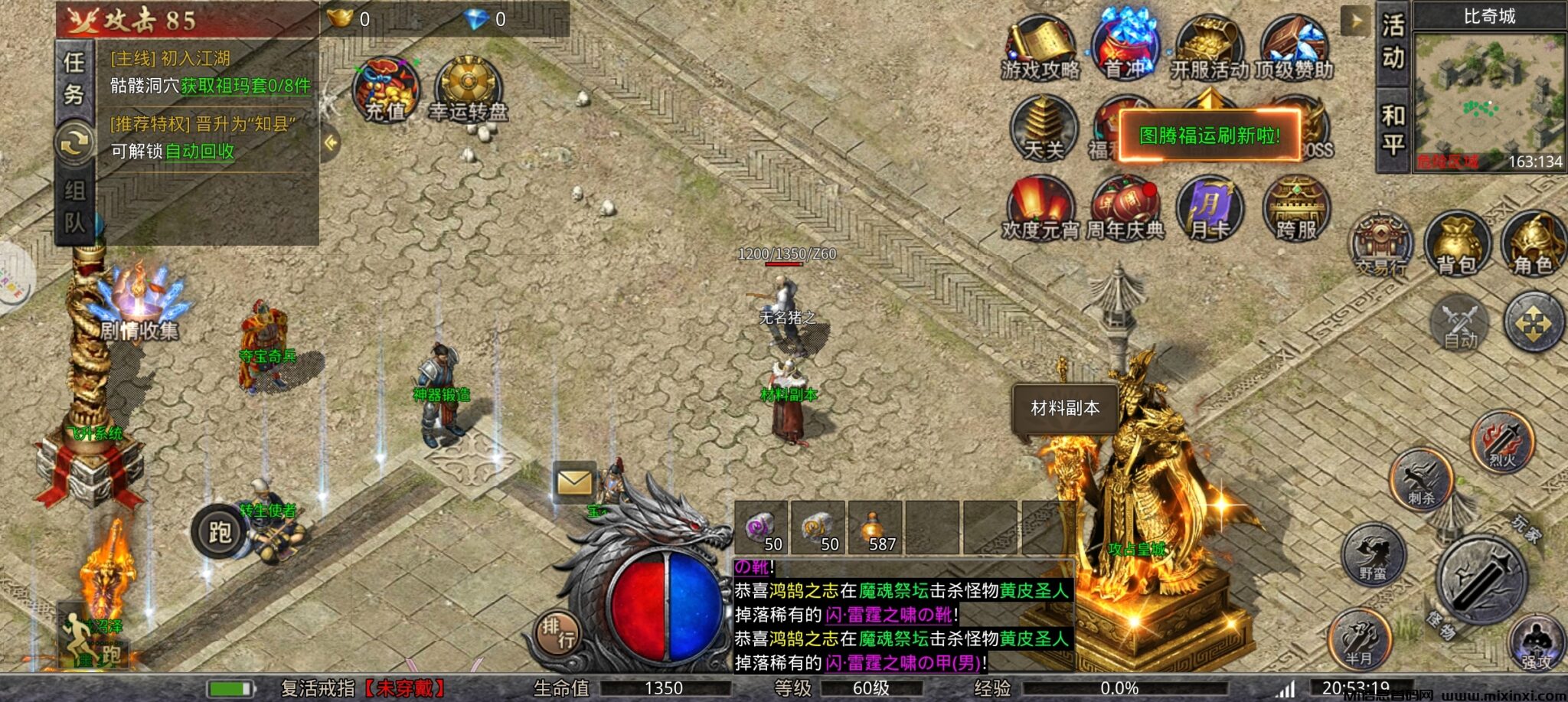
Task: Open the 周年庆典 anniversary event
Action: click(1125, 208)
